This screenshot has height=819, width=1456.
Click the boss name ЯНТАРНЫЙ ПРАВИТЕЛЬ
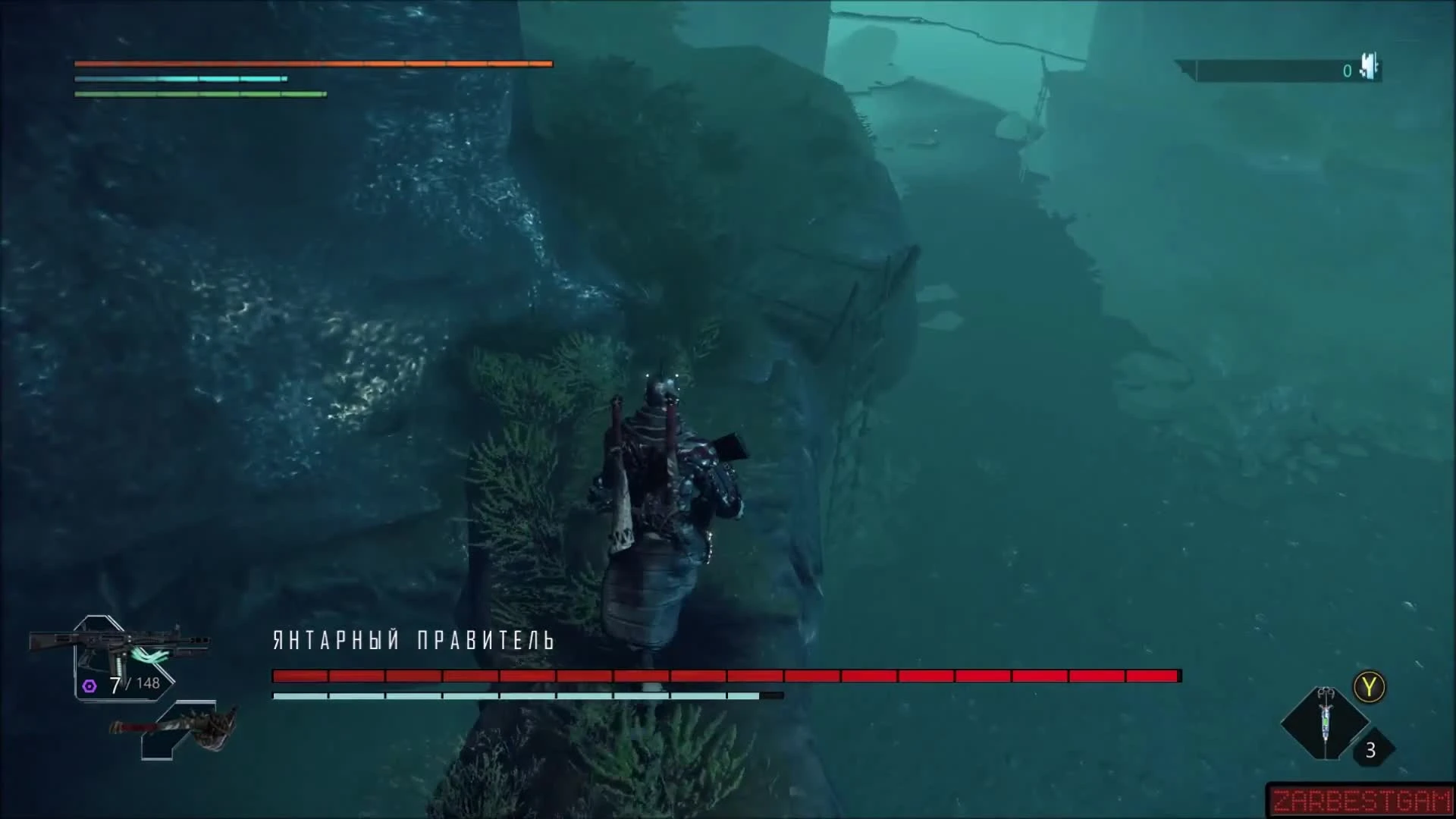(415, 641)
